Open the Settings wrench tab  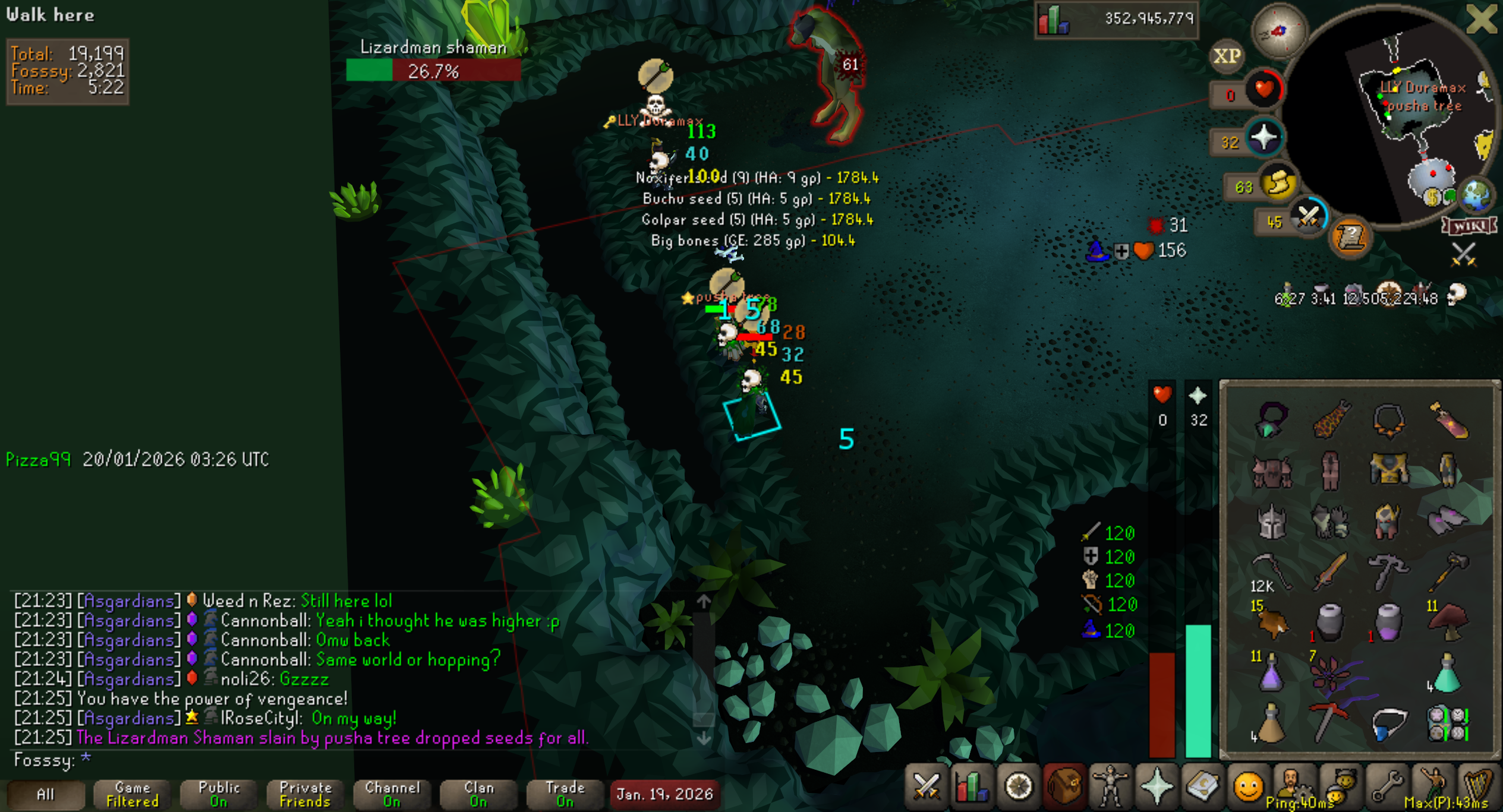[1386, 787]
